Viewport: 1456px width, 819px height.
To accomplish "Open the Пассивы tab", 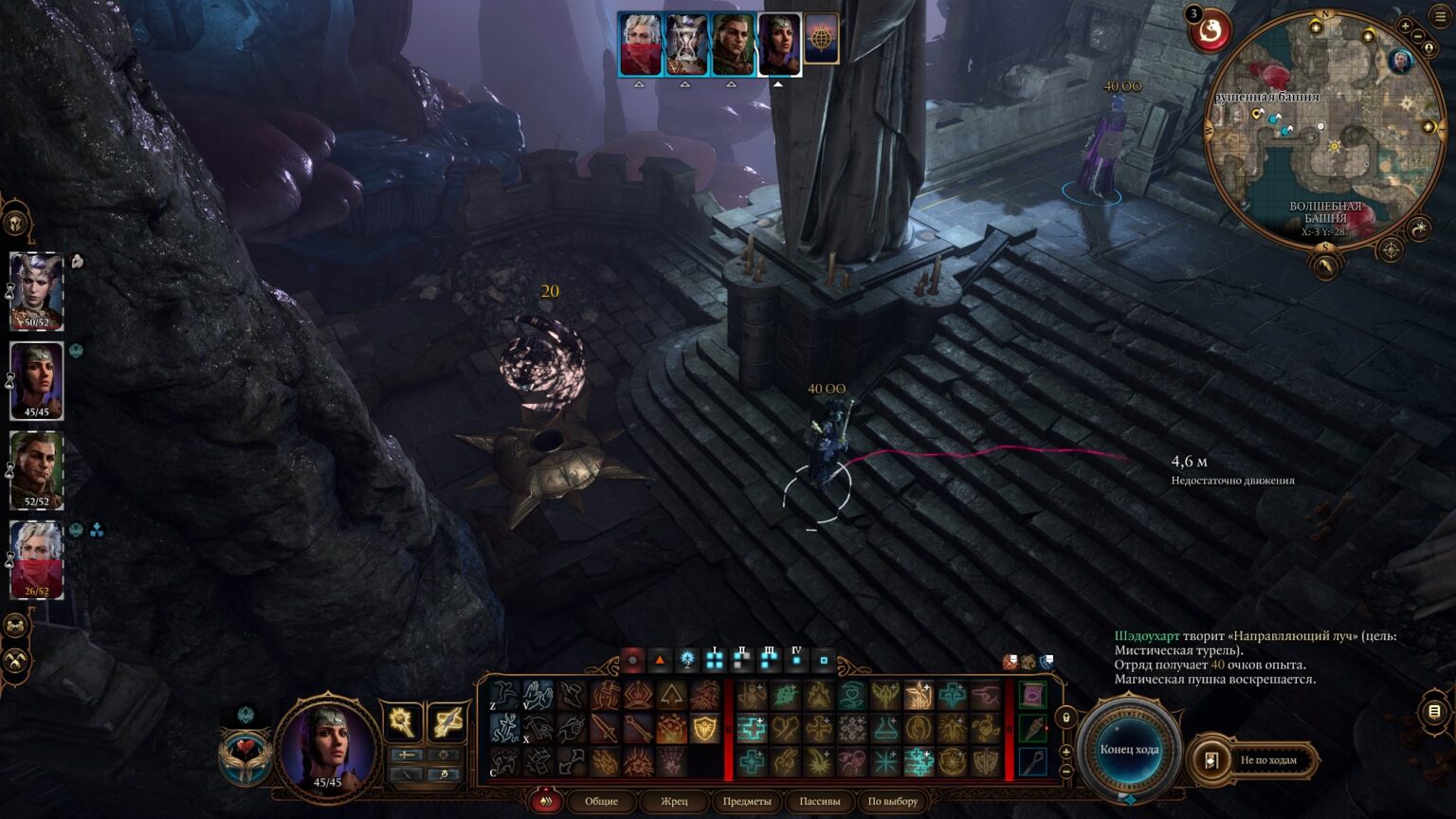I will click(824, 802).
